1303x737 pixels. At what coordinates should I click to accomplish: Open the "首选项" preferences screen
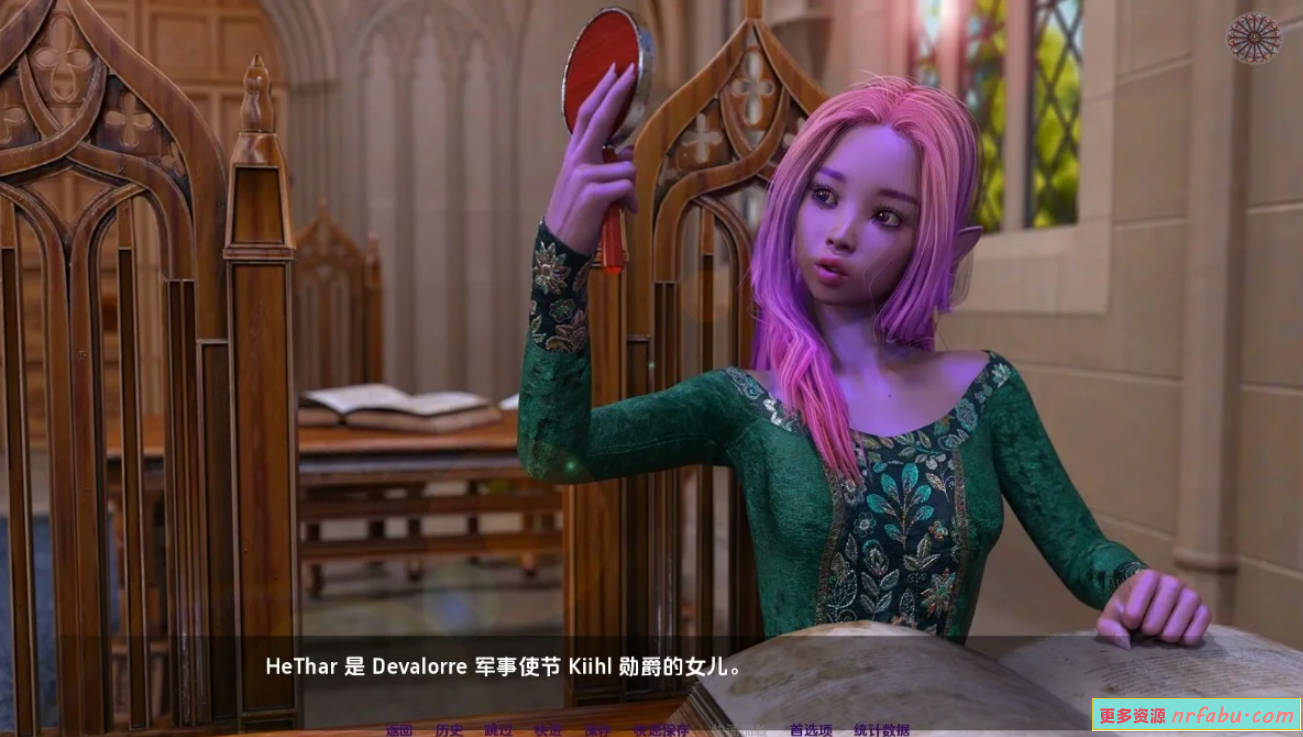click(x=812, y=731)
